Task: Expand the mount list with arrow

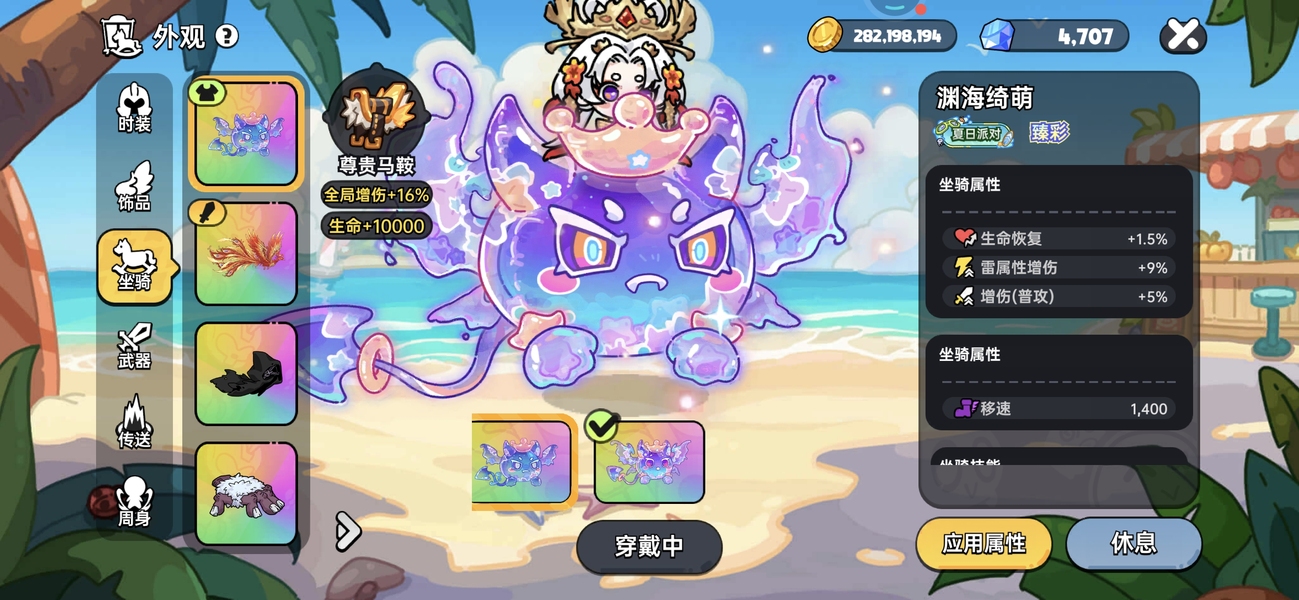Action: pyautogui.click(x=347, y=531)
